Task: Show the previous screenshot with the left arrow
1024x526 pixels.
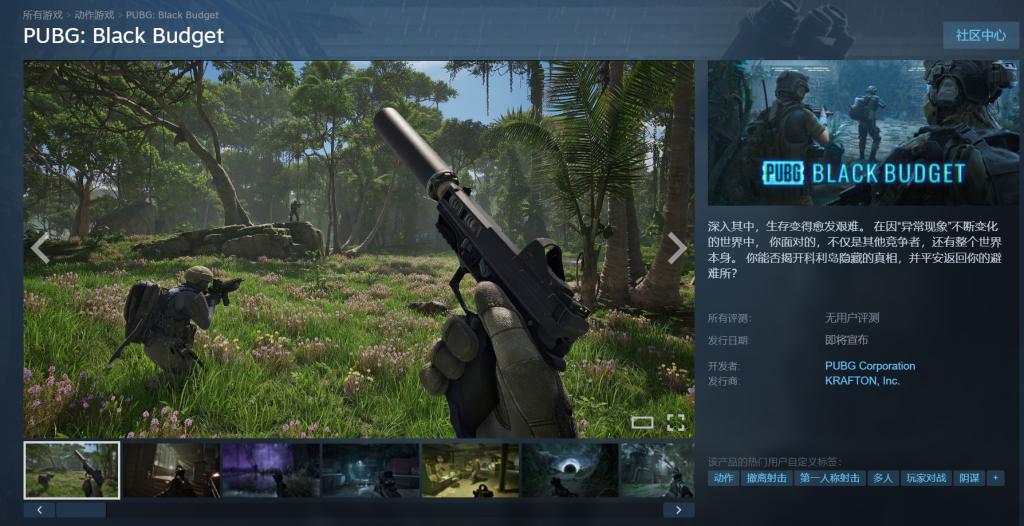Action: [x=40, y=248]
